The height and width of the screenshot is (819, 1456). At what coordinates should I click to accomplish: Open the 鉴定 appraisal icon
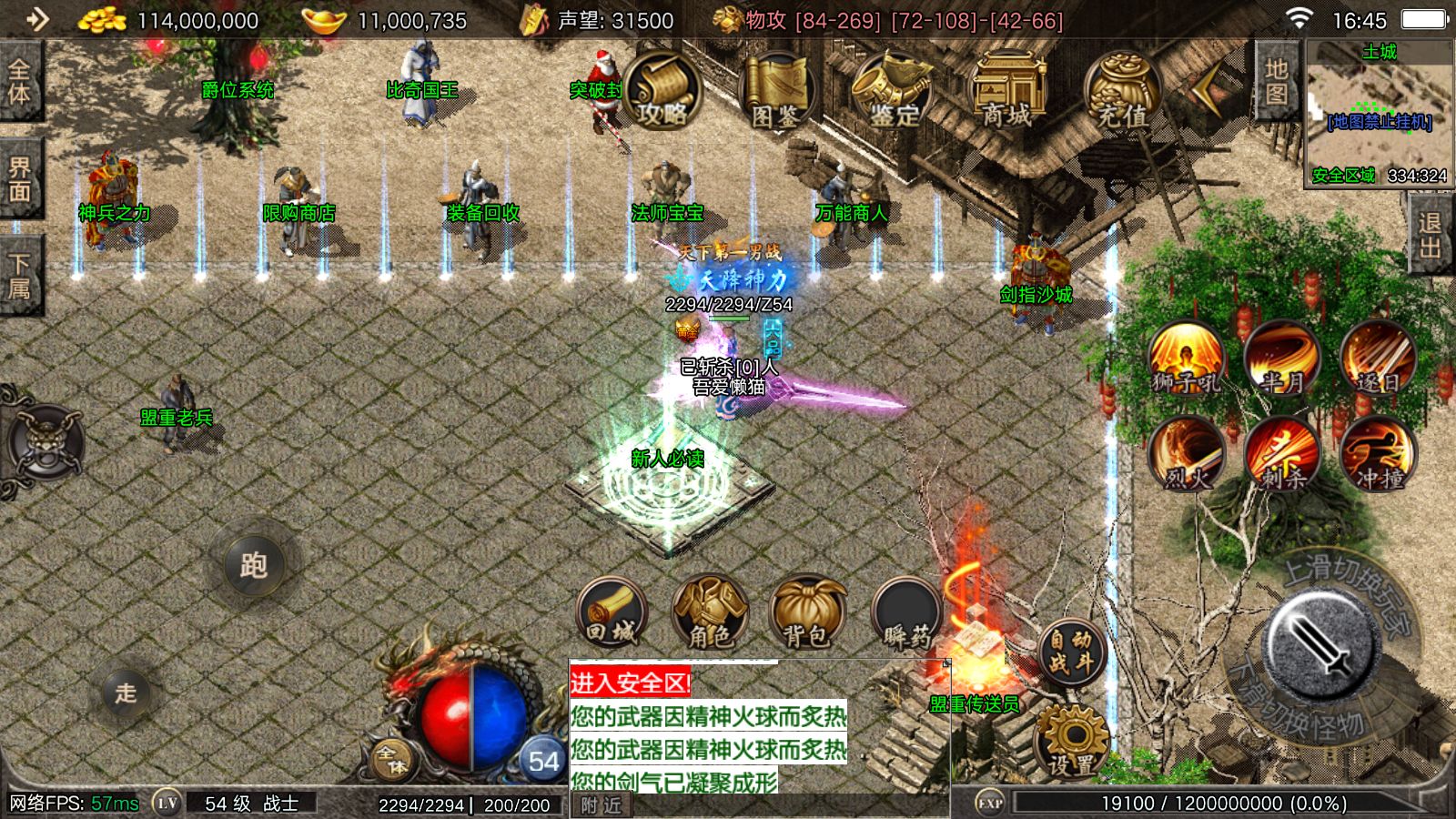point(893,92)
